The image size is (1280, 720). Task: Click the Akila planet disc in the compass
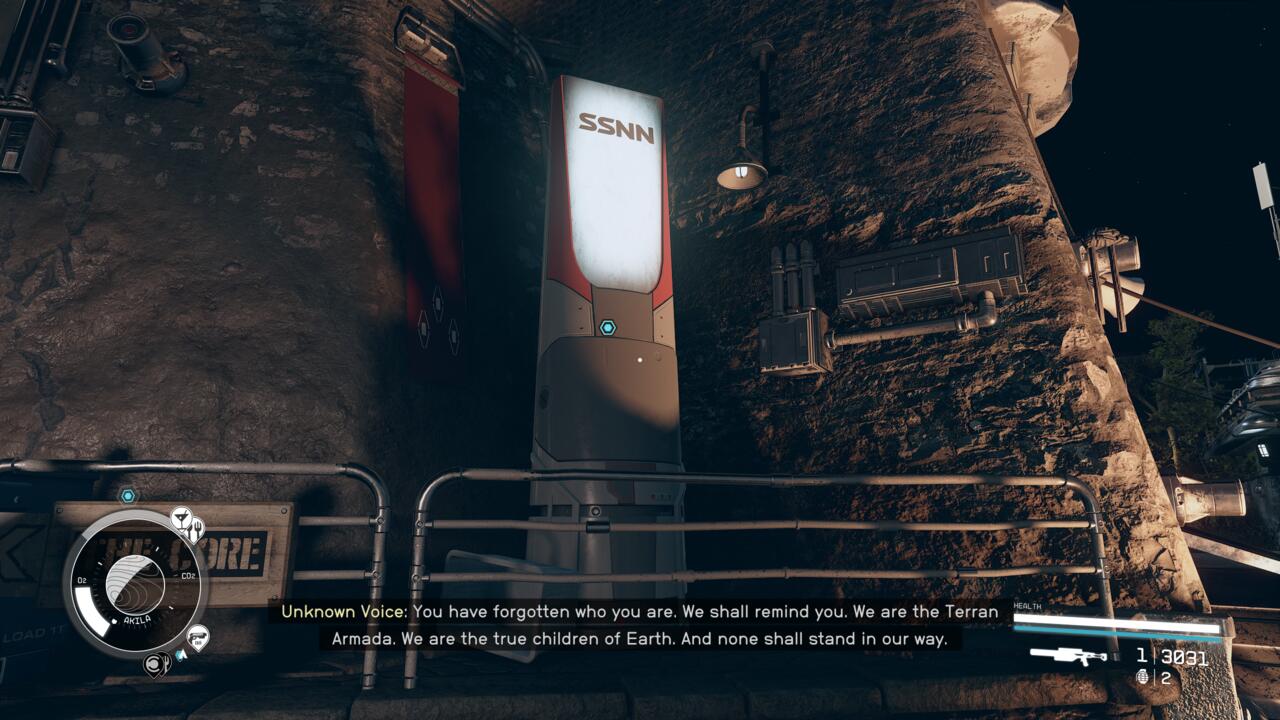point(134,585)
